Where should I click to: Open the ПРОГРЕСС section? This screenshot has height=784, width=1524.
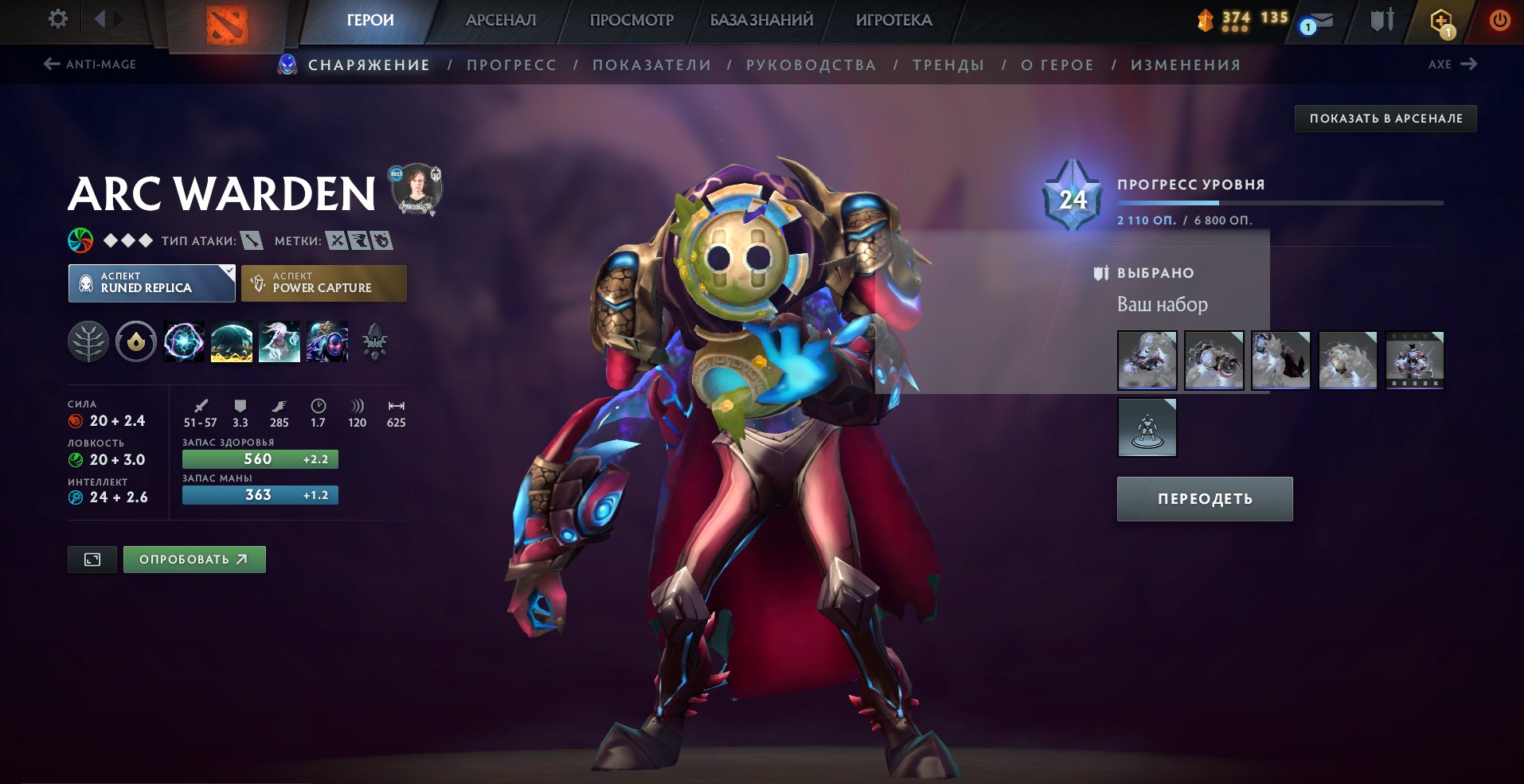coord(512,64)
